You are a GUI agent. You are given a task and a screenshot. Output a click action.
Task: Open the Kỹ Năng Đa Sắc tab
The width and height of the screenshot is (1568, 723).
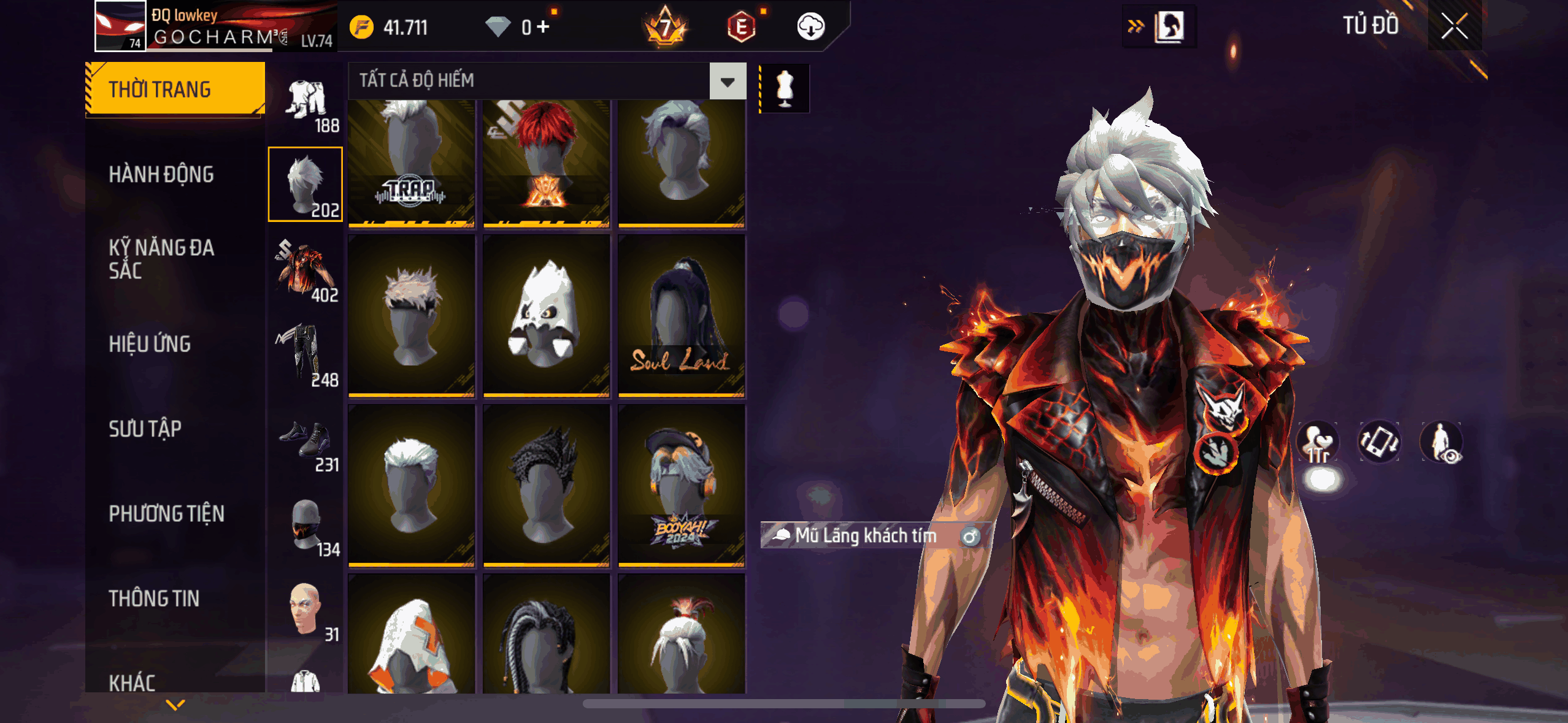tap(161, 259)
